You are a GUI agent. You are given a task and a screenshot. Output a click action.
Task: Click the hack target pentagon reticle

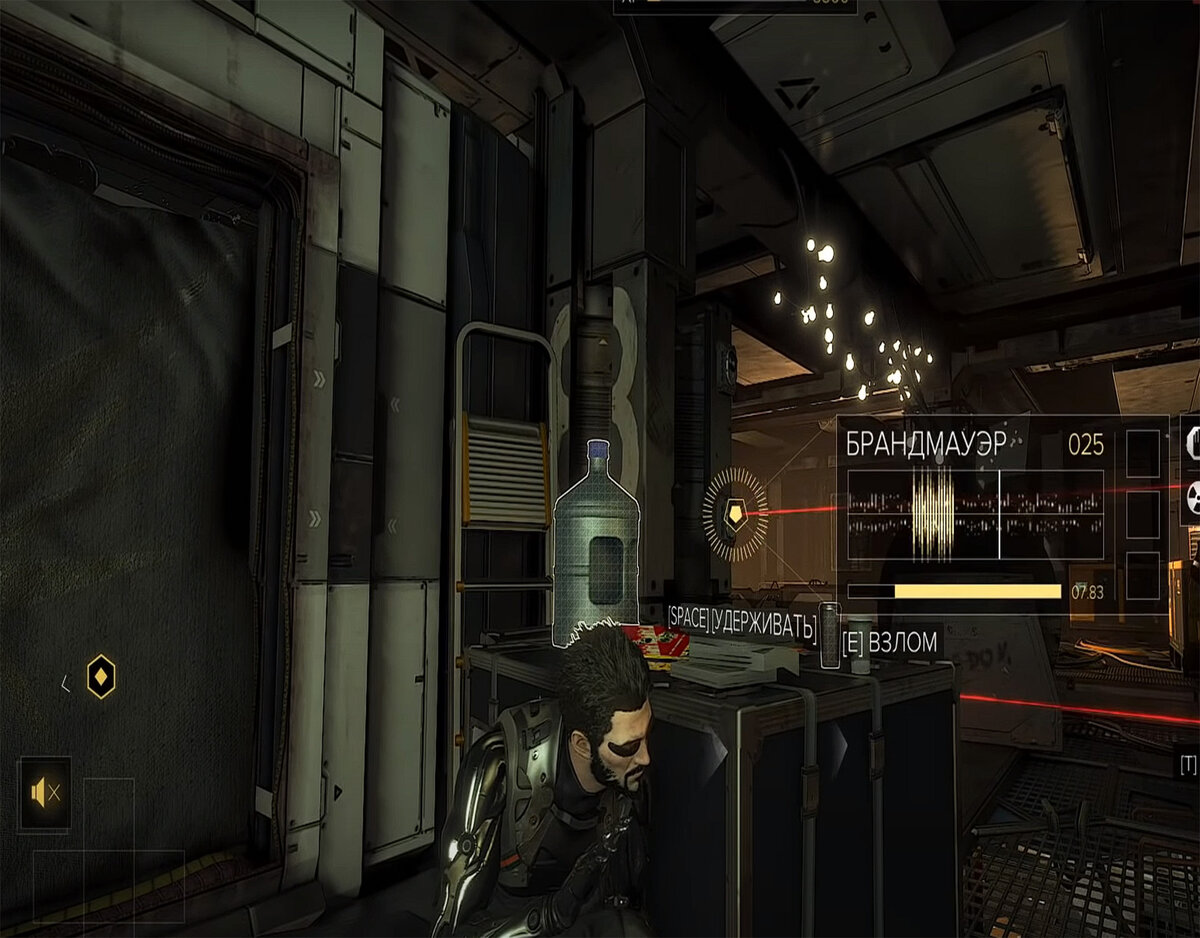736,514
